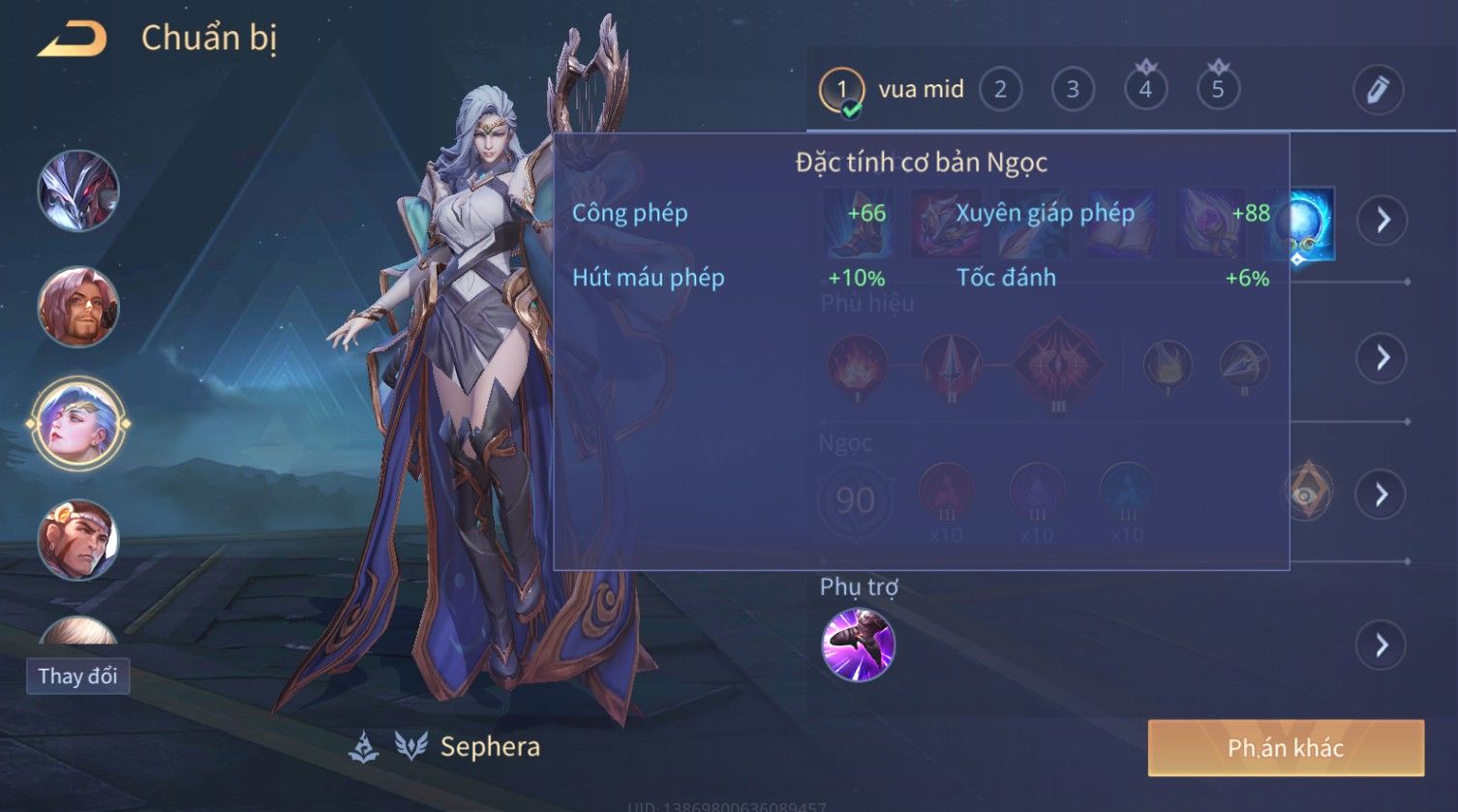Switch to preset slot 3
This screenshot has height=812, width=1458.
click(1073, 90)
